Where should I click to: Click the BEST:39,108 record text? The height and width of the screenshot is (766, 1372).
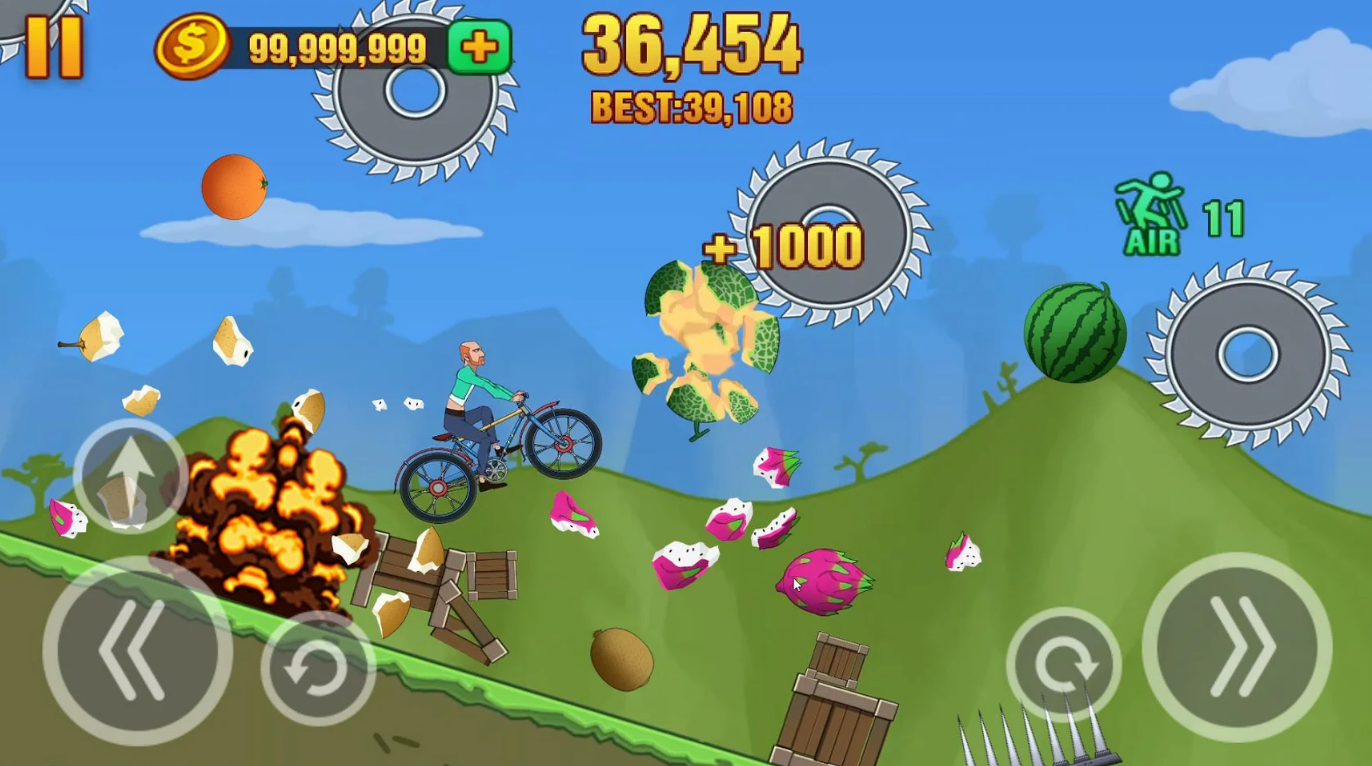tap(690, 104)
